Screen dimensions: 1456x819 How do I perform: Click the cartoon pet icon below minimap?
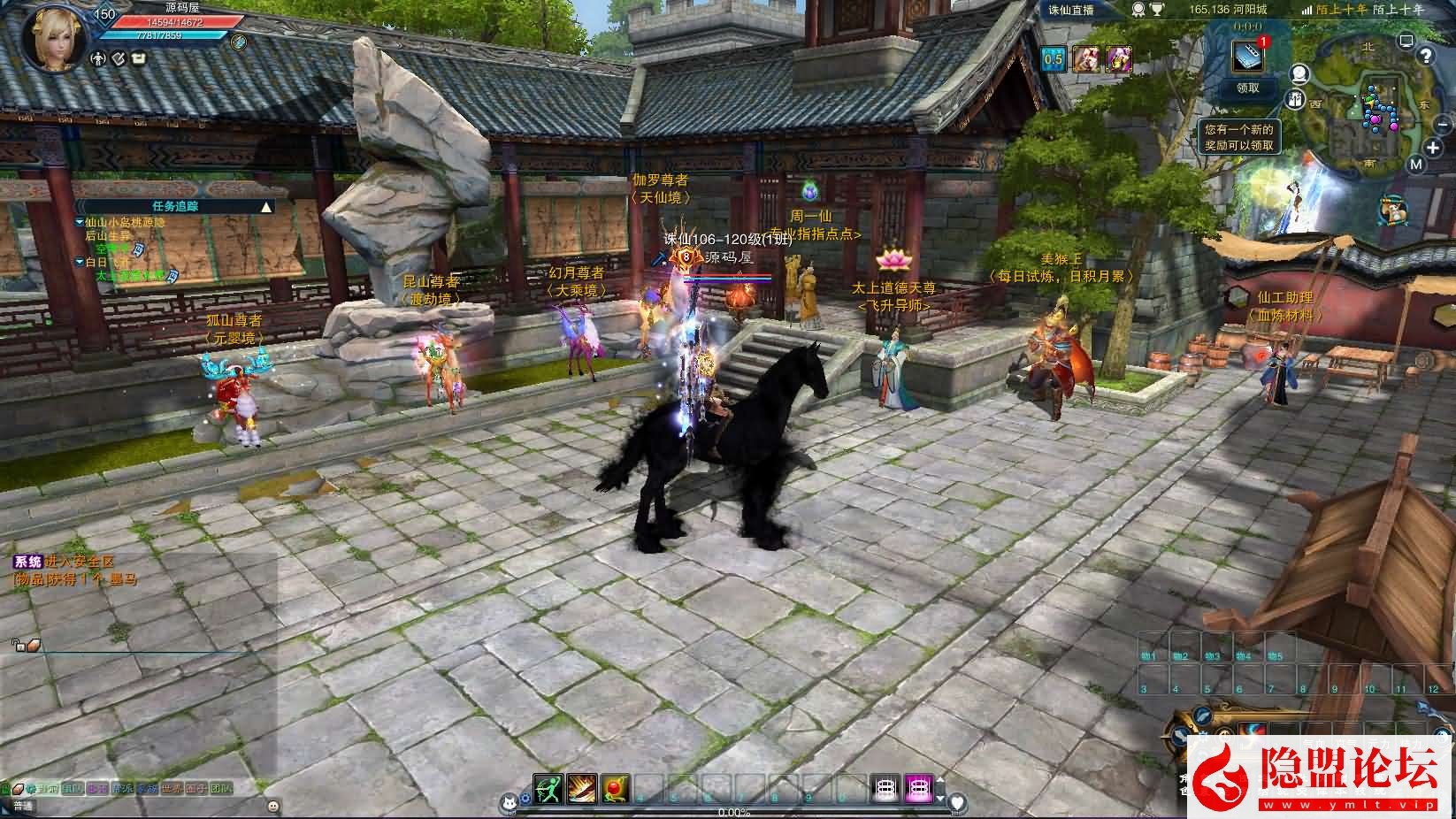tap(1393, 210)
